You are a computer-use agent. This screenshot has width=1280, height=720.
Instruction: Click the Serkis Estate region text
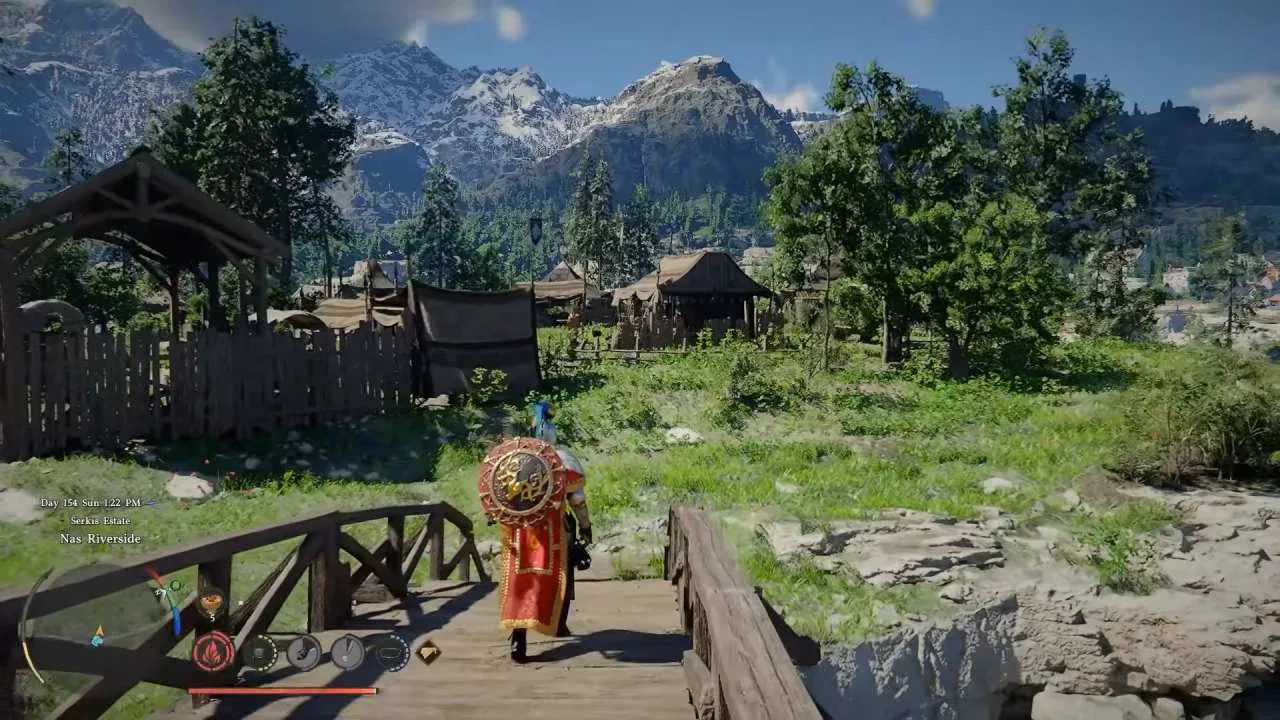(x=100, y=521)
